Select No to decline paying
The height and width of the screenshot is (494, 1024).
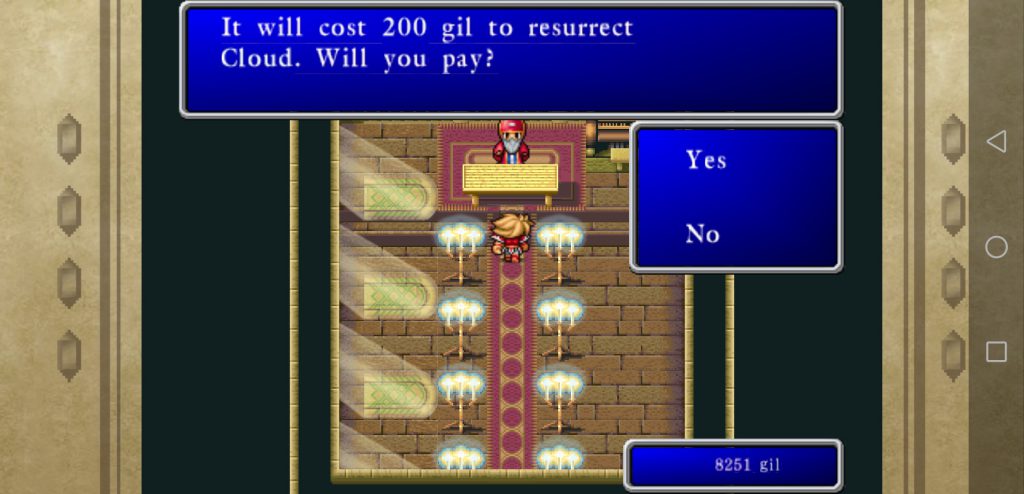[x=703, y=234]
